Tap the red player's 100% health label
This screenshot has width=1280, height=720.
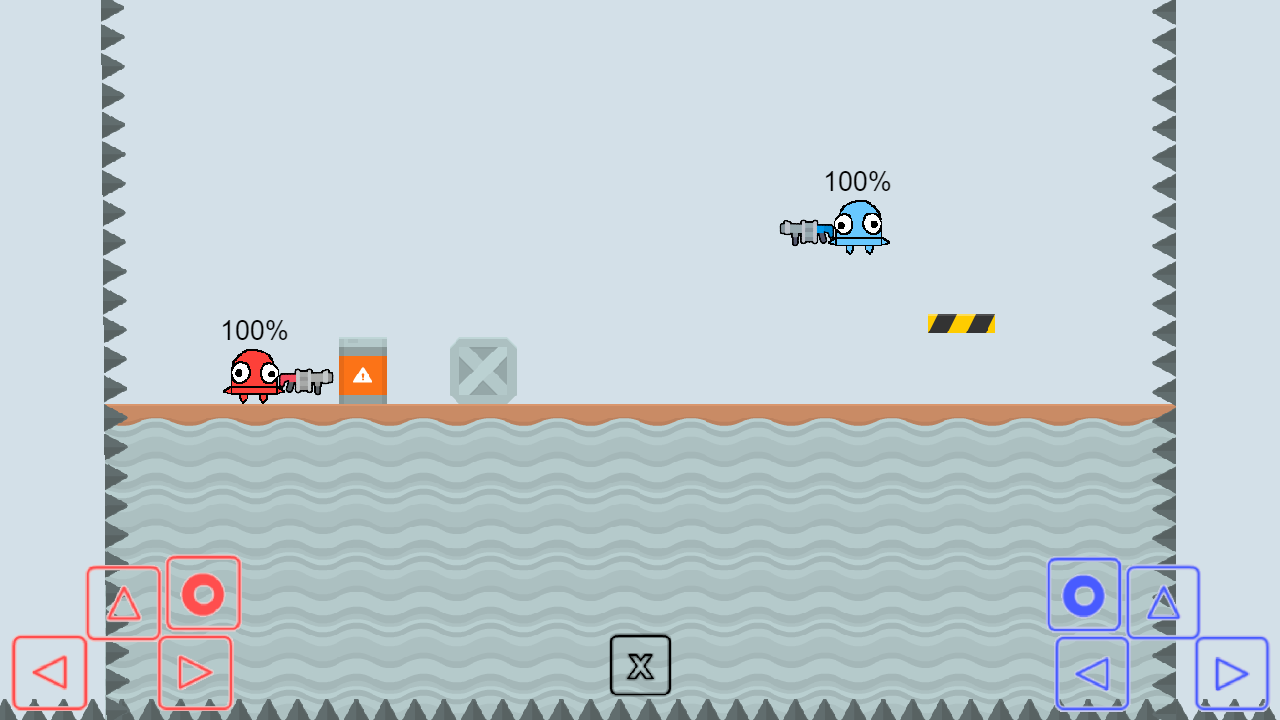[x=254, y=330]
